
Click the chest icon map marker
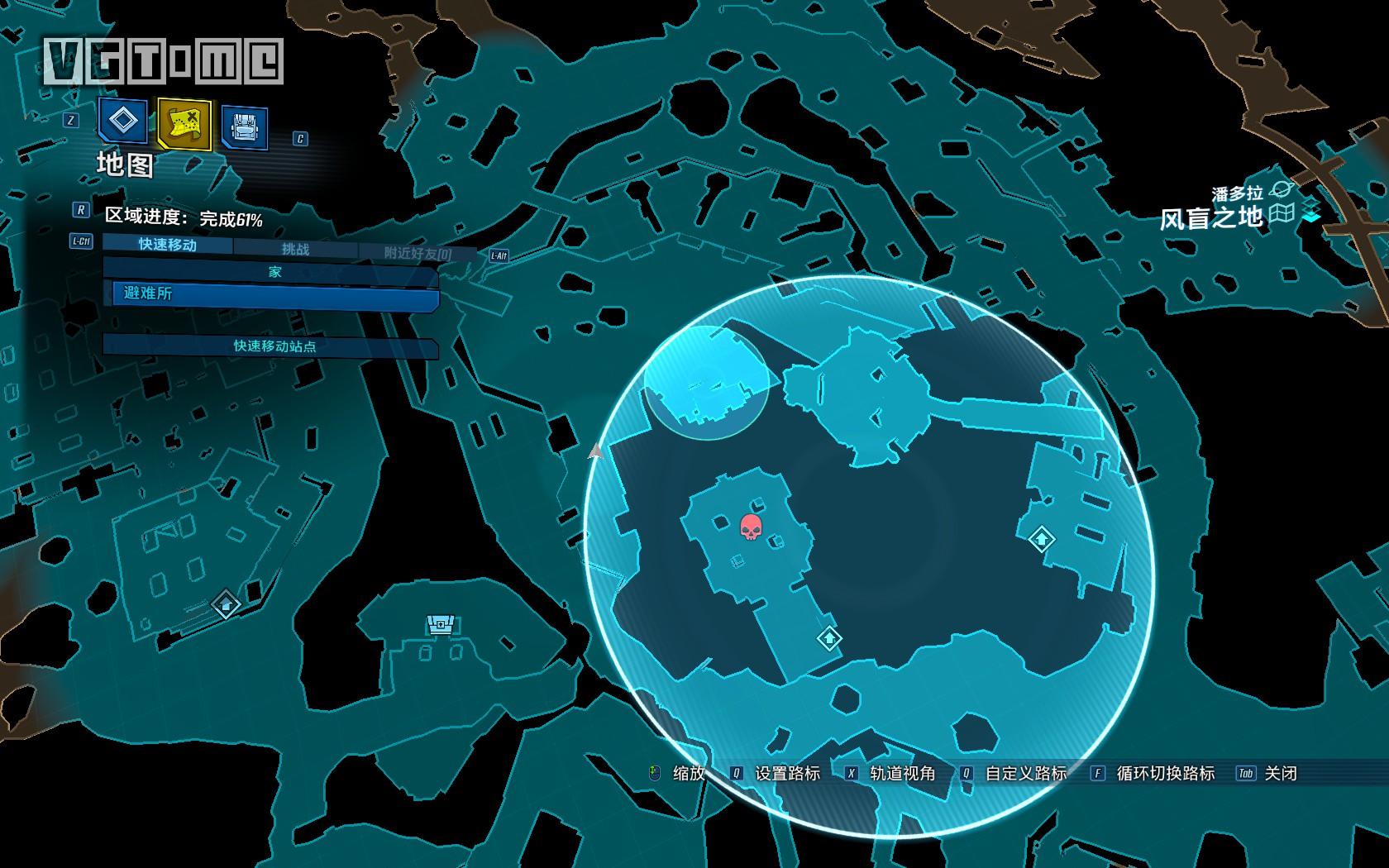440,625
